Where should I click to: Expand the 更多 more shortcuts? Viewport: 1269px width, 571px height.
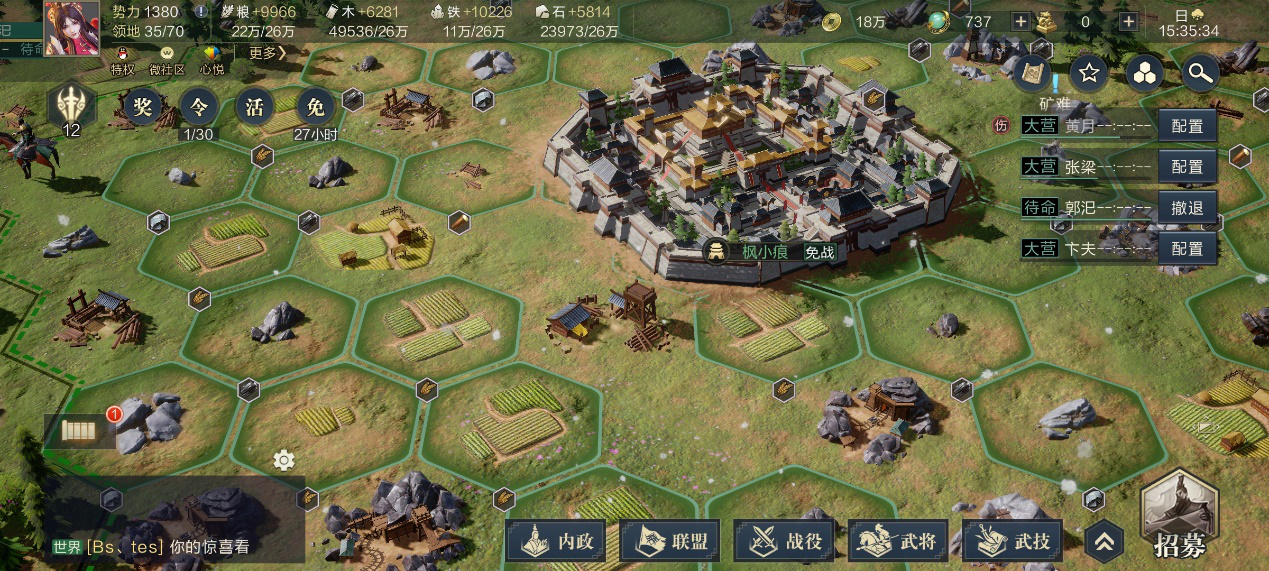[267, 53]
